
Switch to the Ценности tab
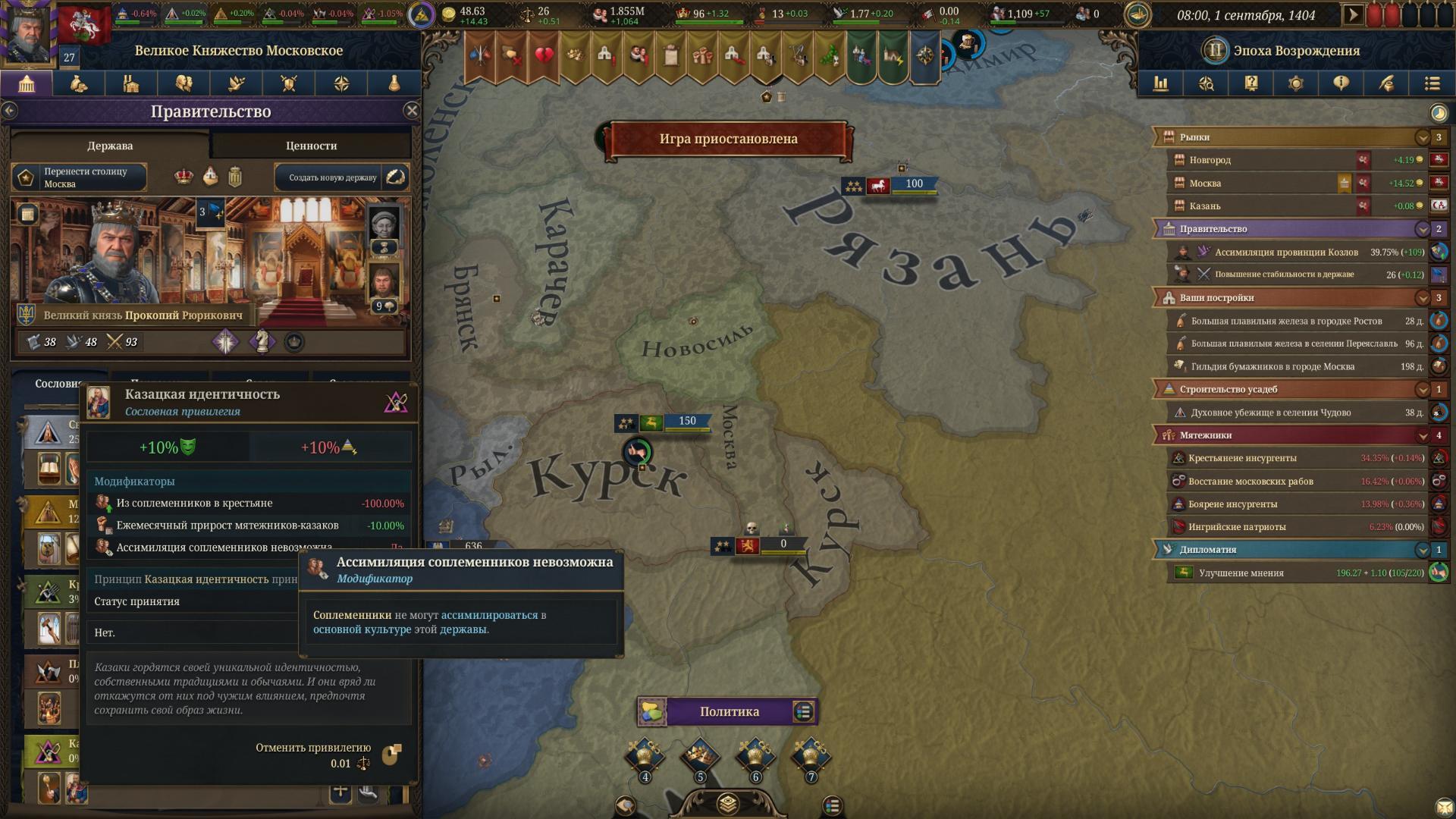point(311,146)
